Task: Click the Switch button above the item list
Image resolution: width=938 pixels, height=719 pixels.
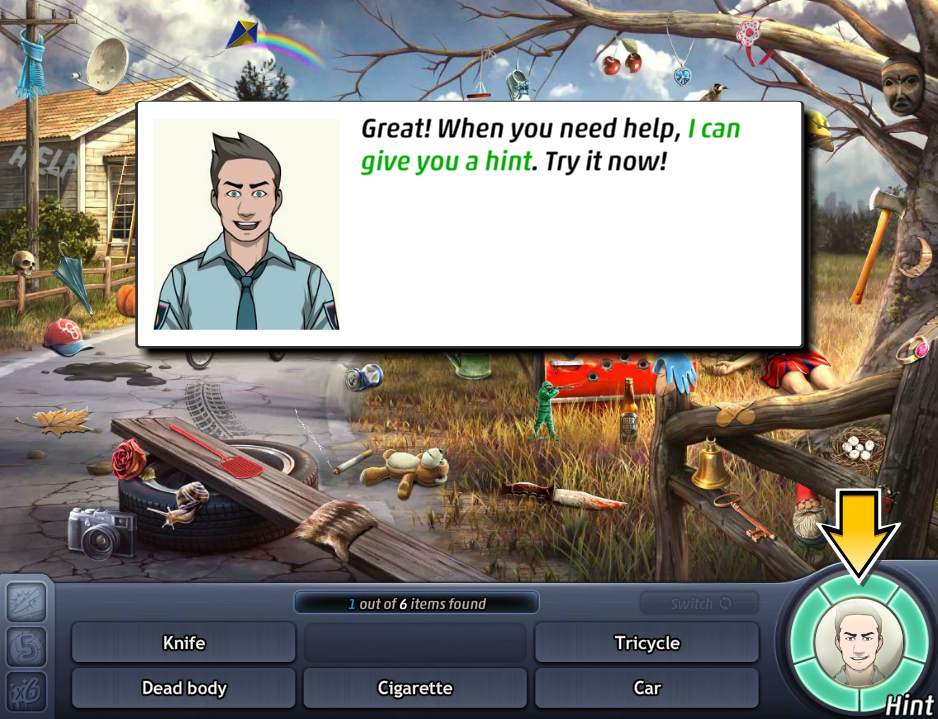Action: click(699, 604)
